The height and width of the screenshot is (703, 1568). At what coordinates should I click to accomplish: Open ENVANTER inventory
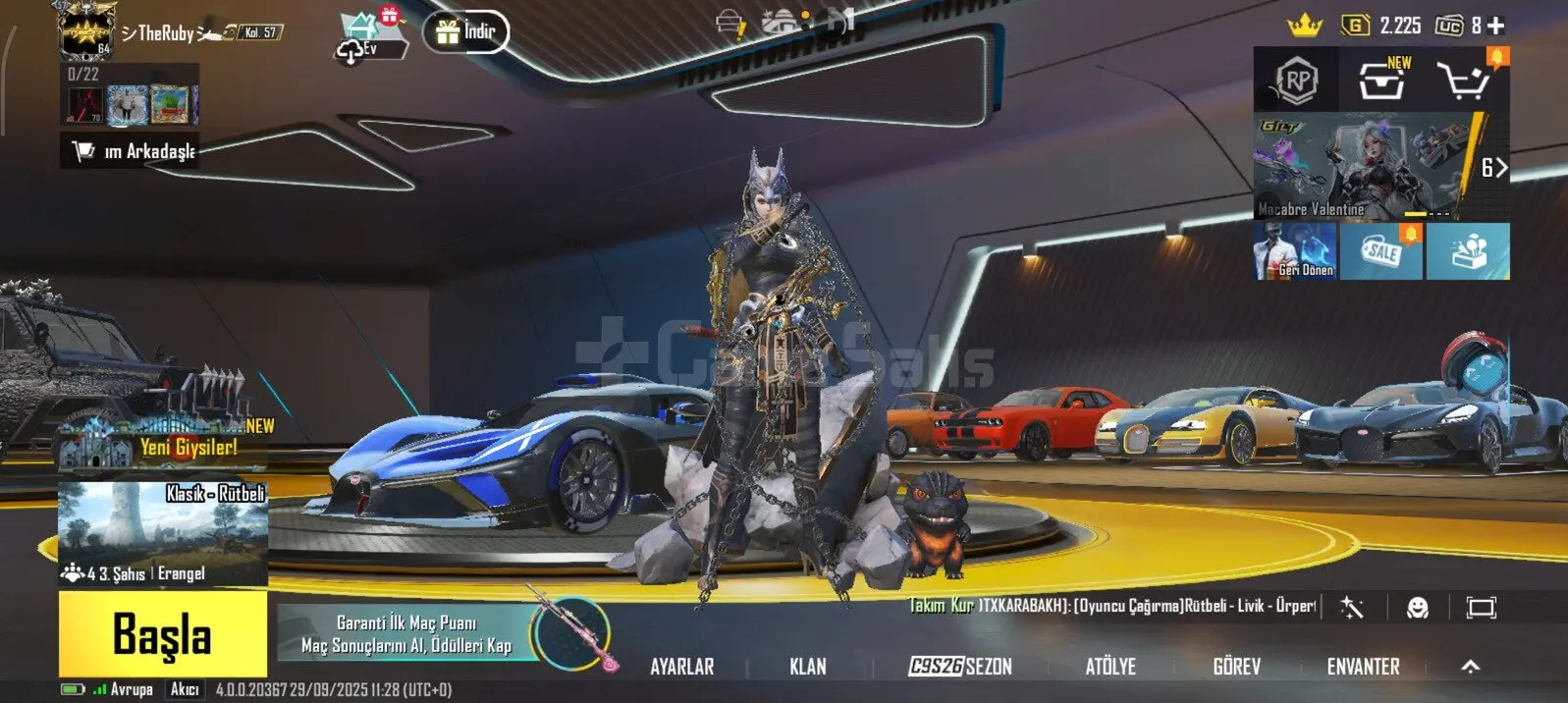pyautogui.click(x=1363, y=667)
